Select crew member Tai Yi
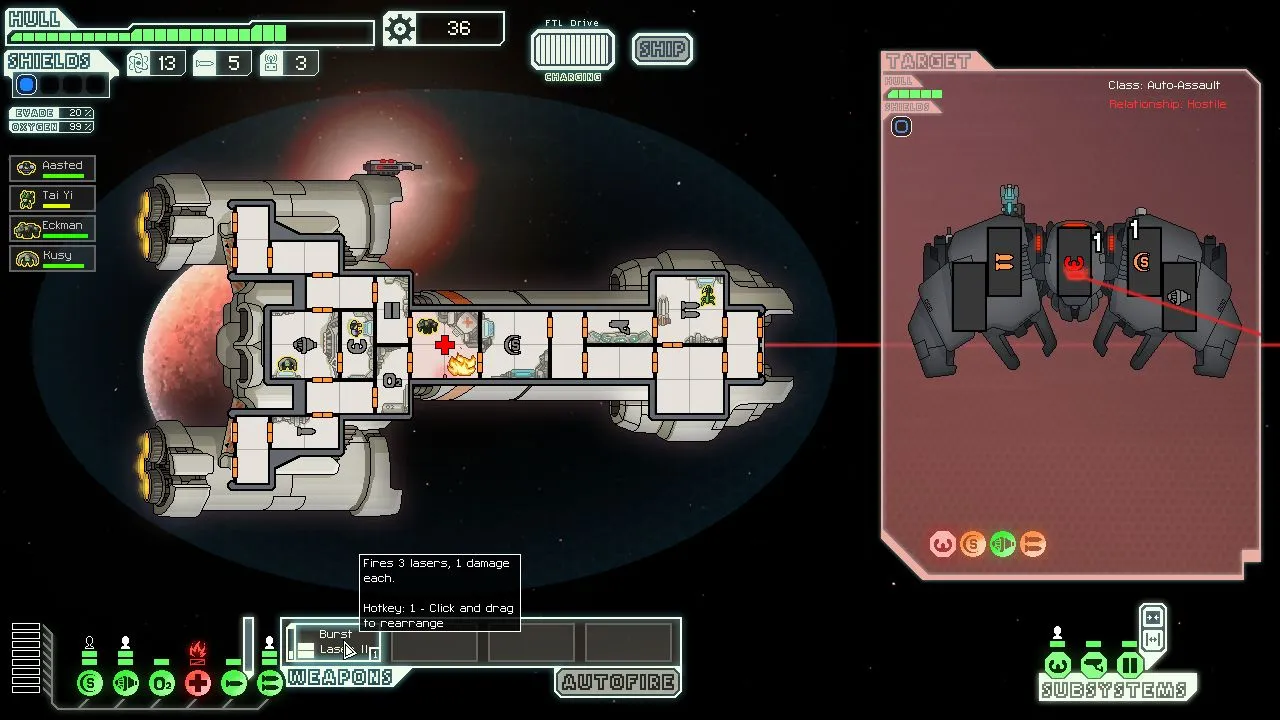The width and height of the screenshot is (1280, 720). [53, 198]
